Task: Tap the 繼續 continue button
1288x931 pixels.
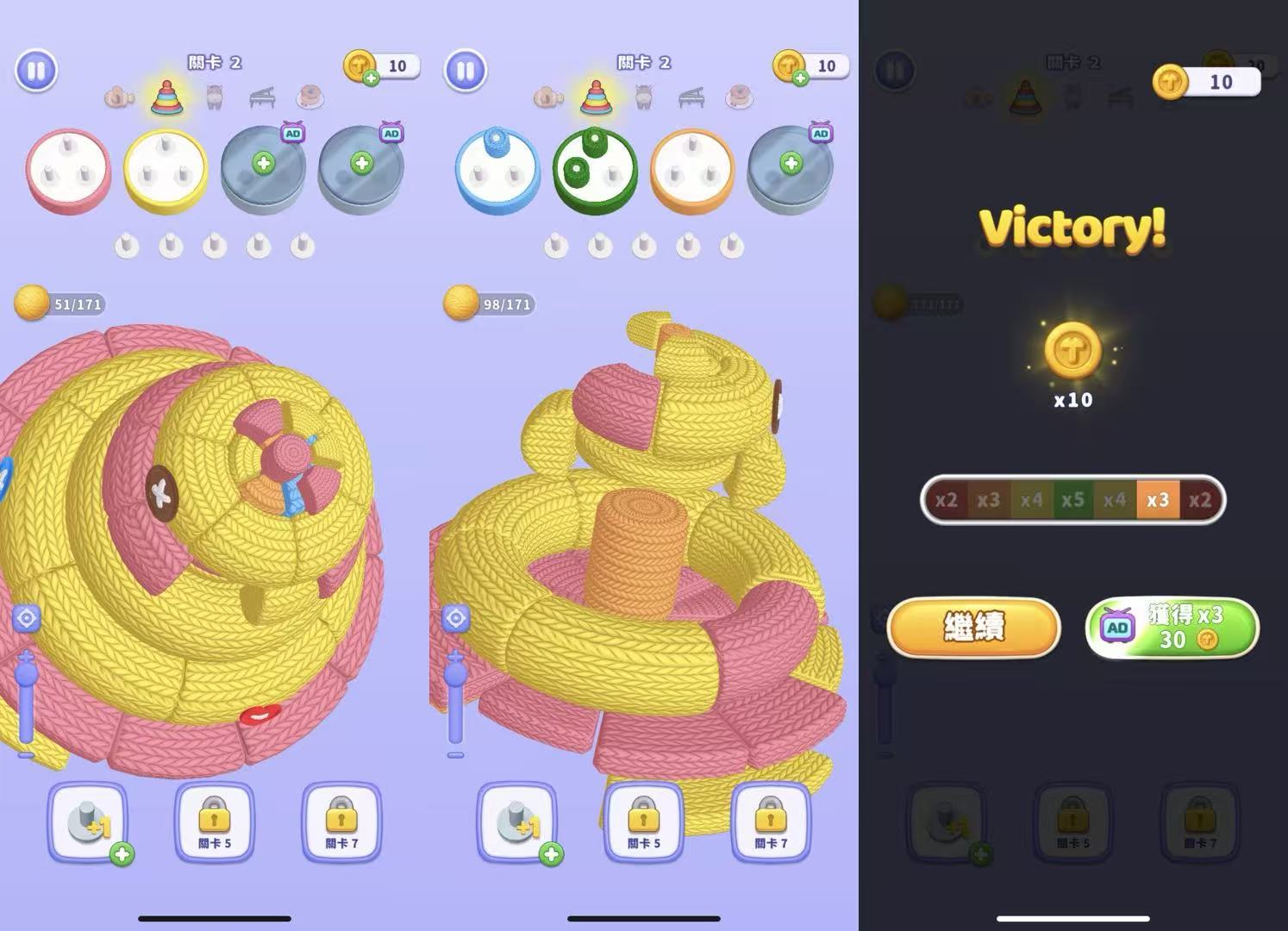Action: 973,627
